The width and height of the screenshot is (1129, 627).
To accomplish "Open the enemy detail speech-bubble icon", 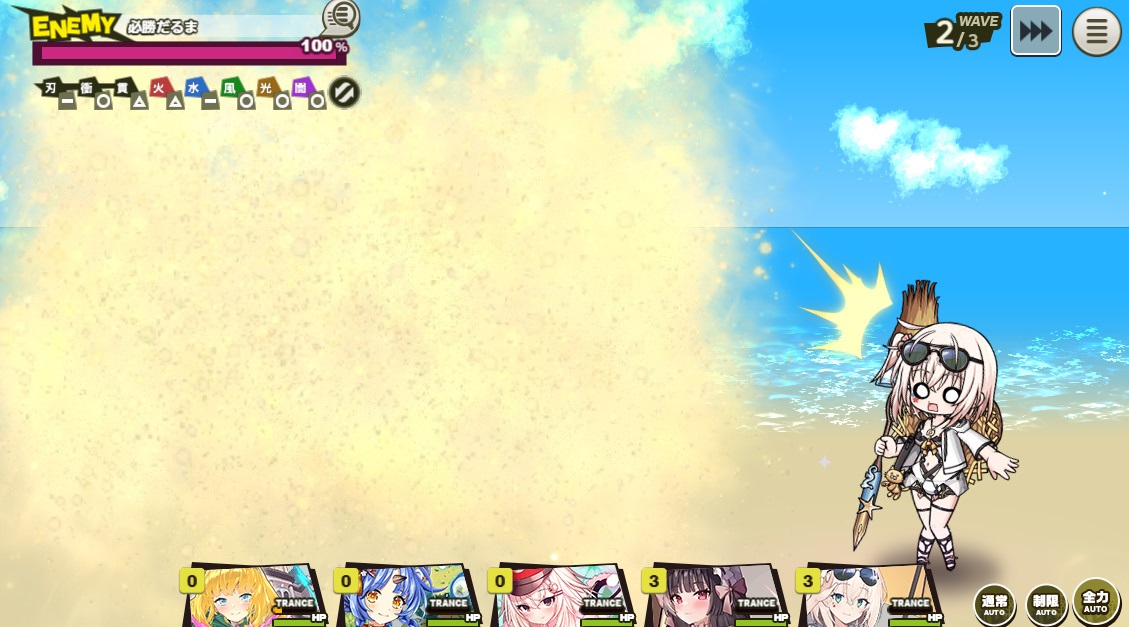I will pos(341,16).
